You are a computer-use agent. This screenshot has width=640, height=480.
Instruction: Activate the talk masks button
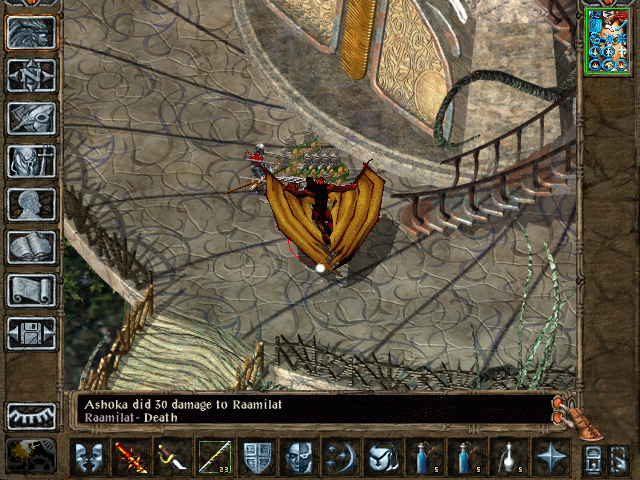[x=87, y=458]
